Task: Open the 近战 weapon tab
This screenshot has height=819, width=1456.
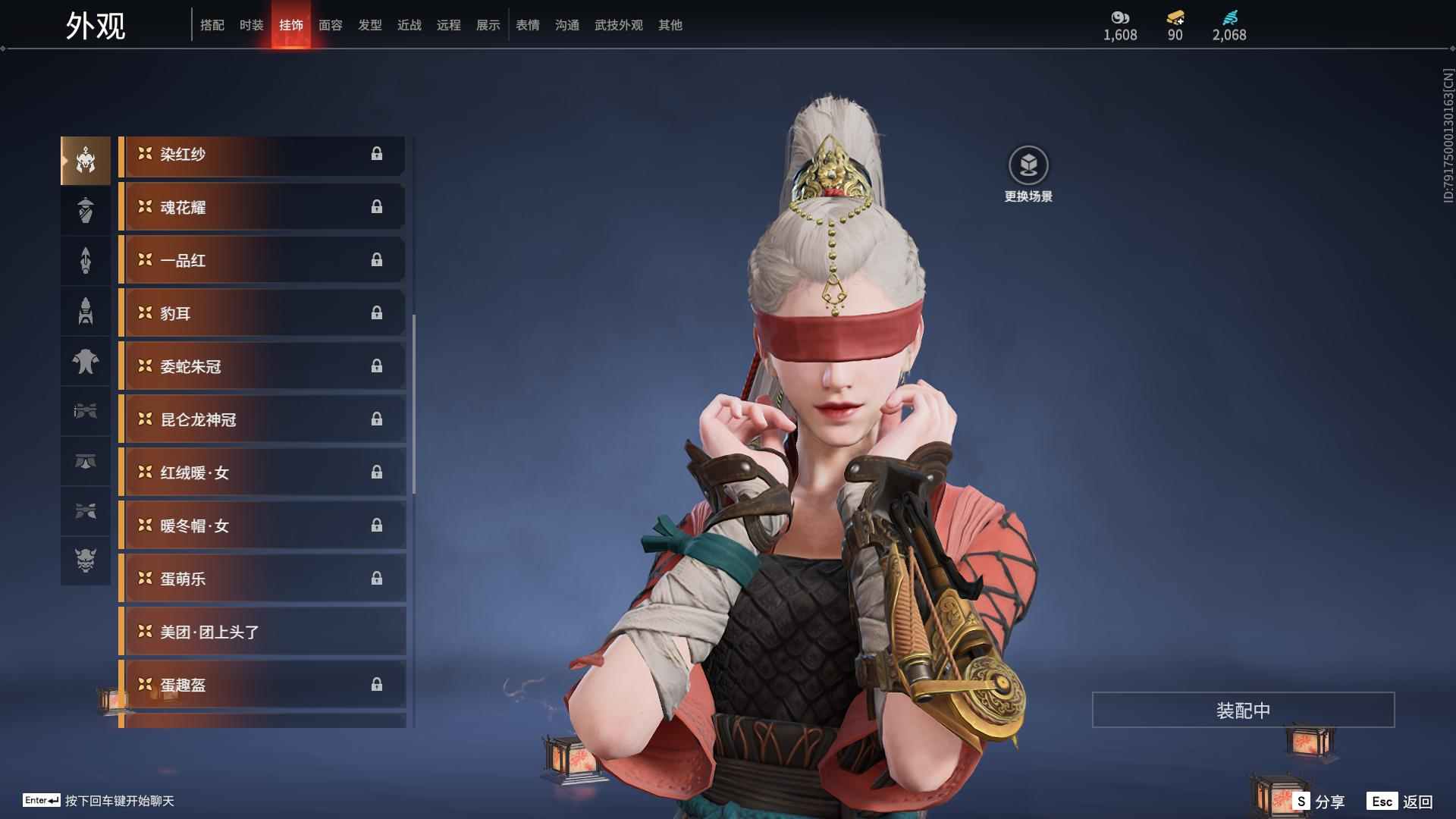Action: tap(409, 25)
